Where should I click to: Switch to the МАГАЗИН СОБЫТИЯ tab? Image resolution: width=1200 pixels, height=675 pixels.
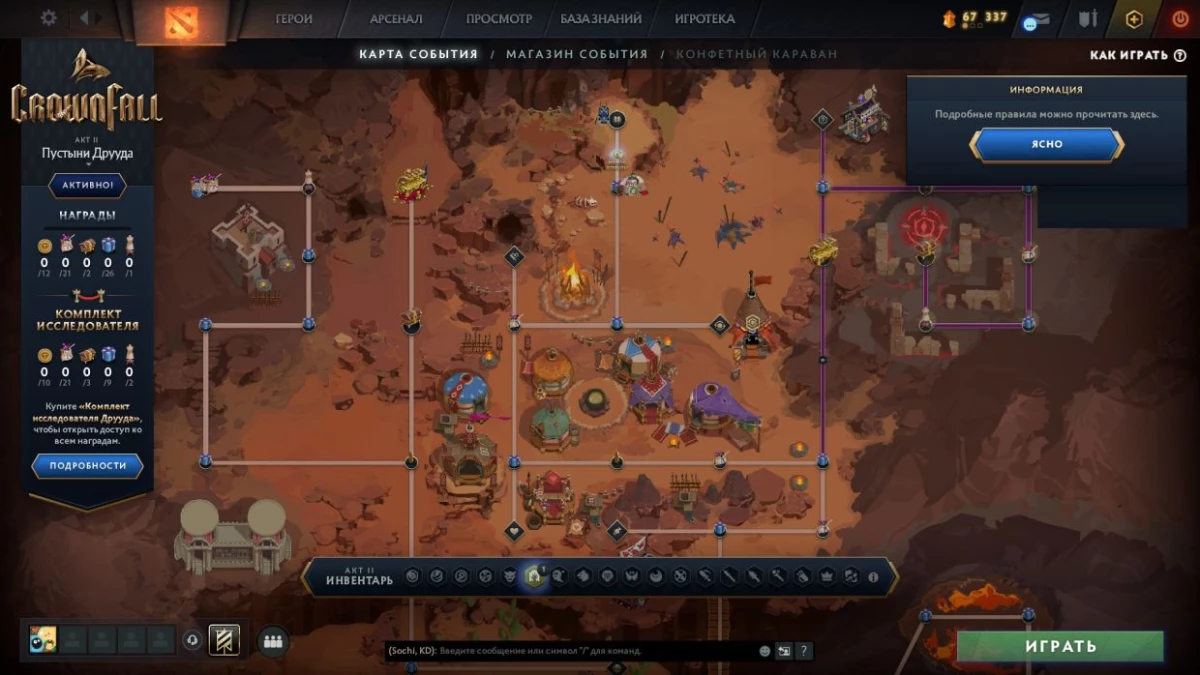(x=577, y=54)
